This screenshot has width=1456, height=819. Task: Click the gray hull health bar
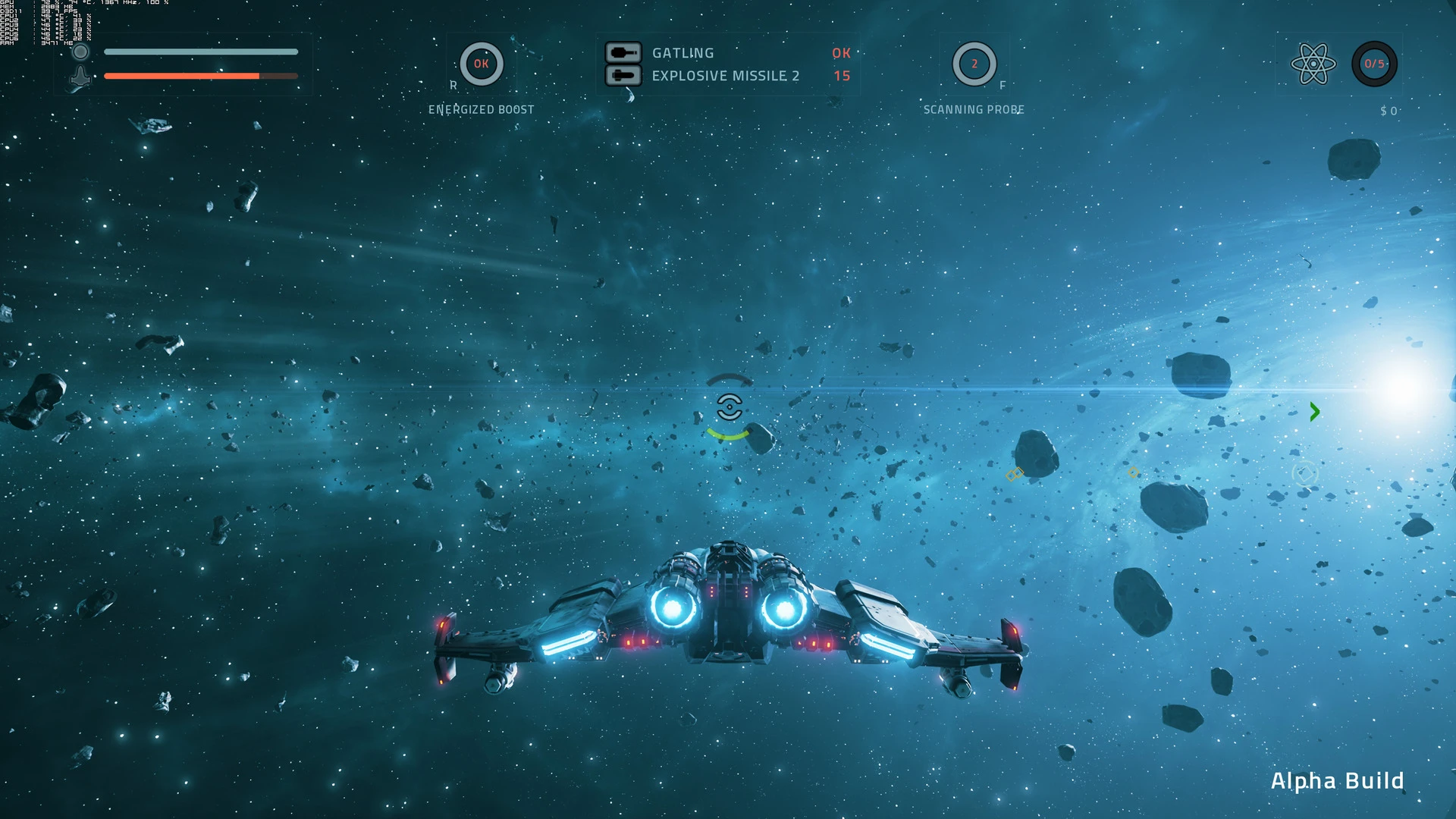tap(201, 52)
